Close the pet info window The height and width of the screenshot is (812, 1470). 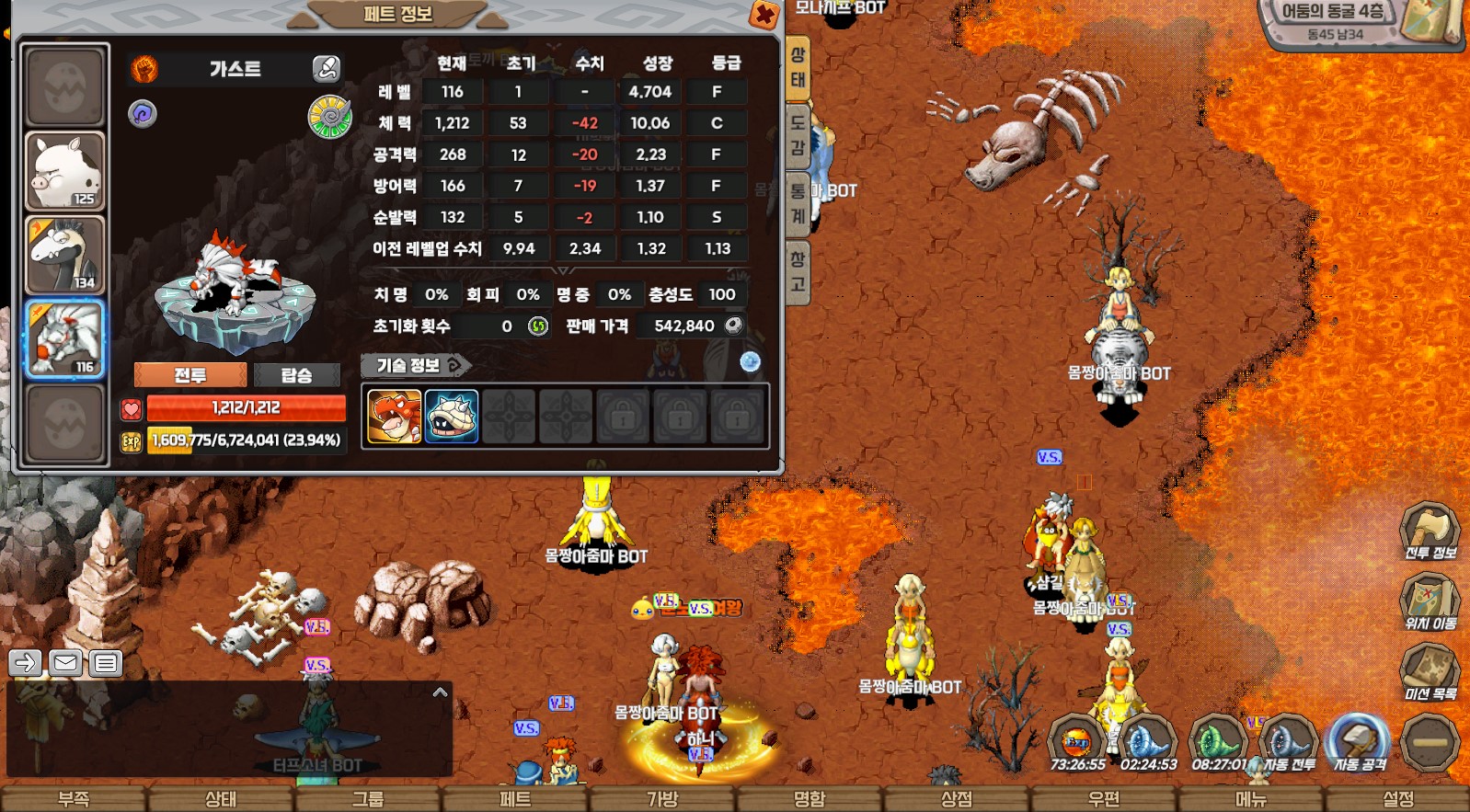tap(764, 15)
